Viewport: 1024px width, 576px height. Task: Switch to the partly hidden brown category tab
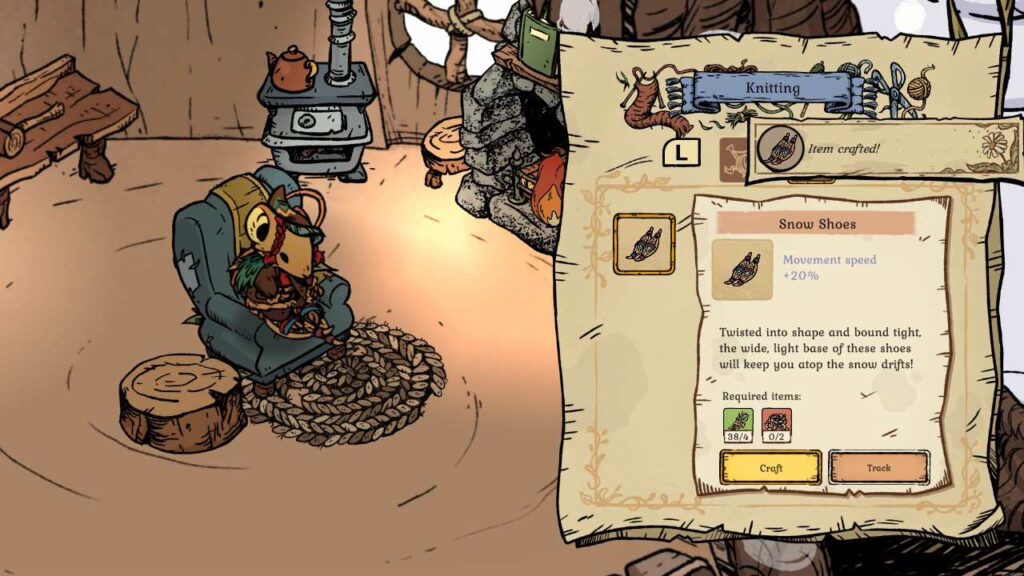point(732,153)
